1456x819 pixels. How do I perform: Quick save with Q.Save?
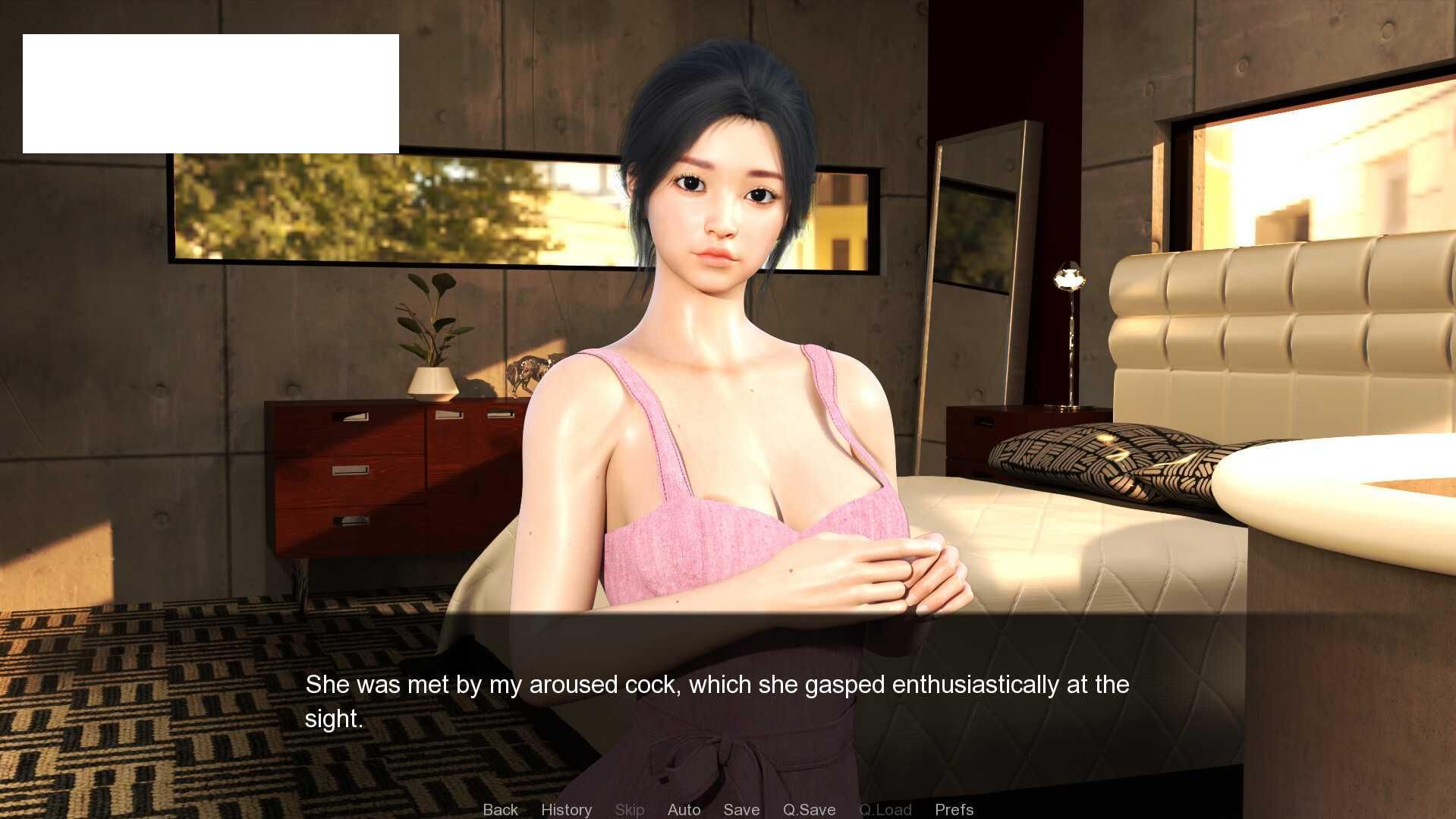tap(809, 809)
